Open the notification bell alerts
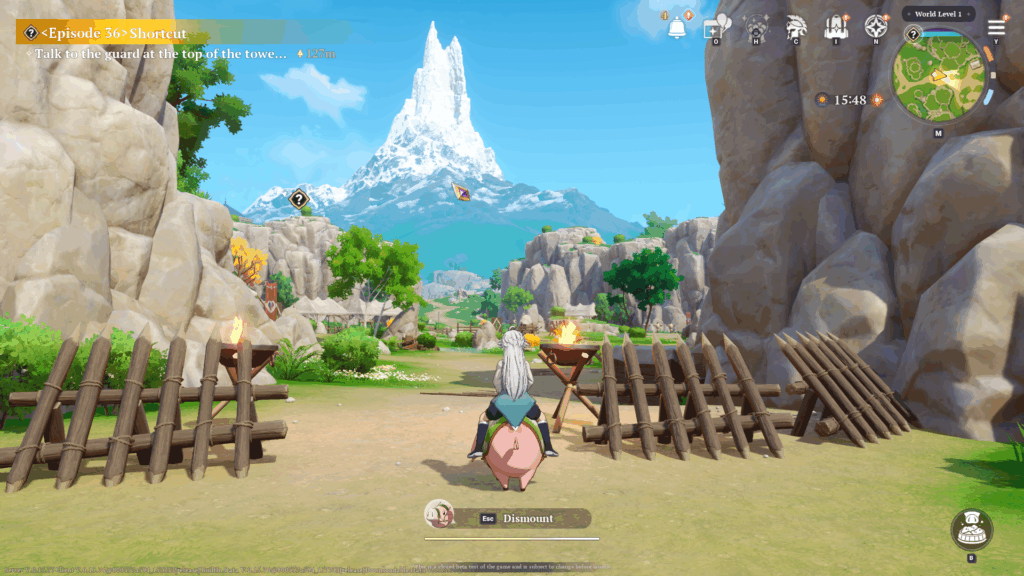Image resolution: width=1024 pixels, height=576 pixels. (678, 28)
